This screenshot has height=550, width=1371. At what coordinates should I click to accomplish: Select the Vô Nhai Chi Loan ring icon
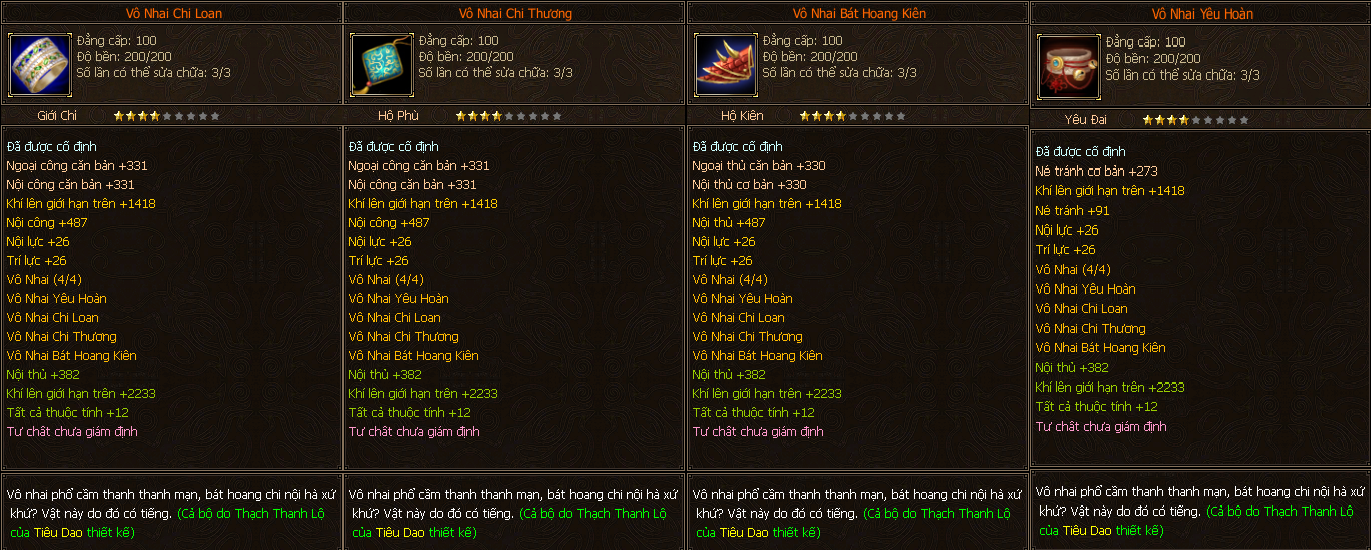pos(40,63)
